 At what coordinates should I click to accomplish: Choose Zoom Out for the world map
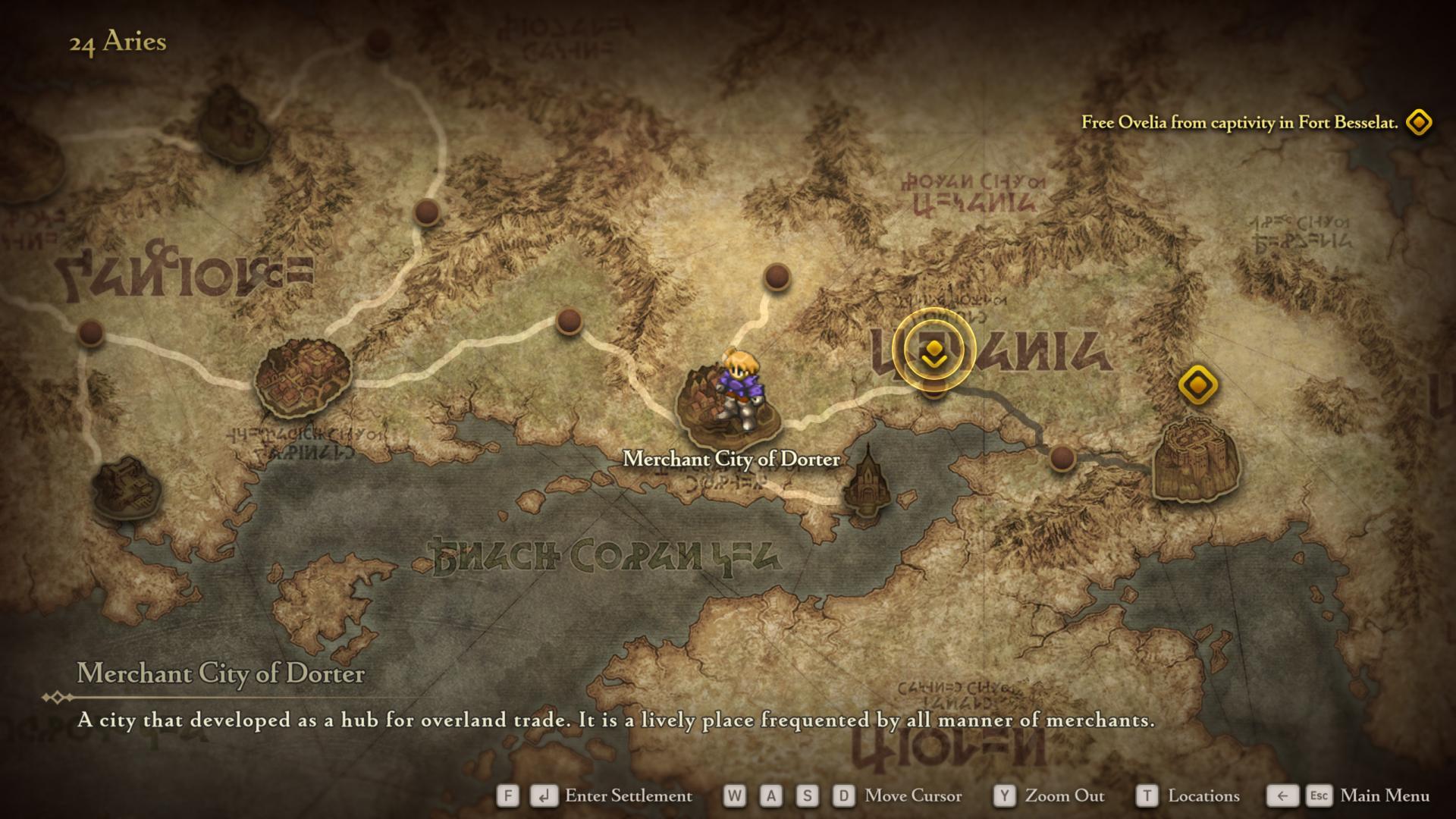click(1063, 795)
